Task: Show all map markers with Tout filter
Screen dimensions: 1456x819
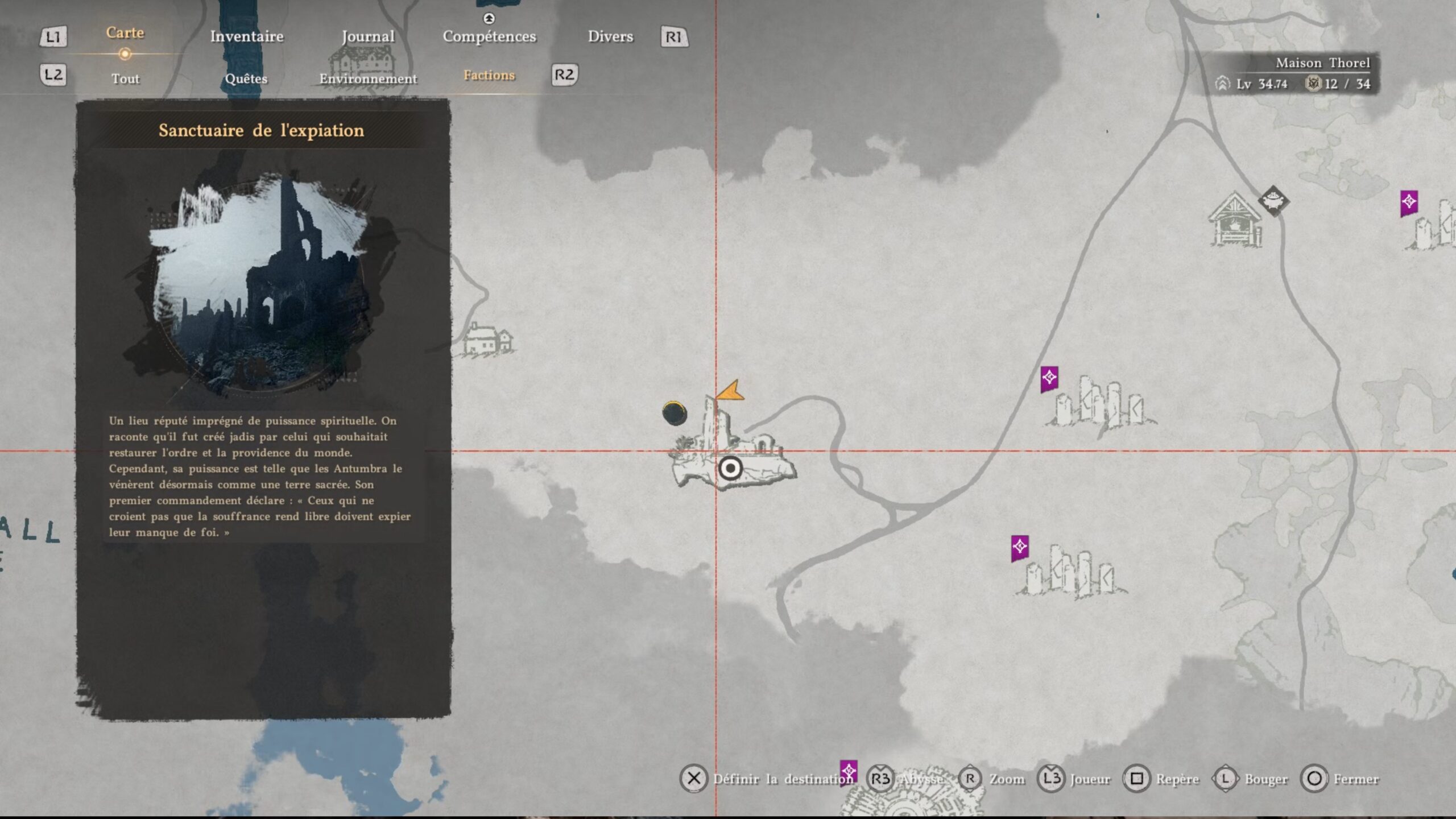Action: [x=125, y=78]
